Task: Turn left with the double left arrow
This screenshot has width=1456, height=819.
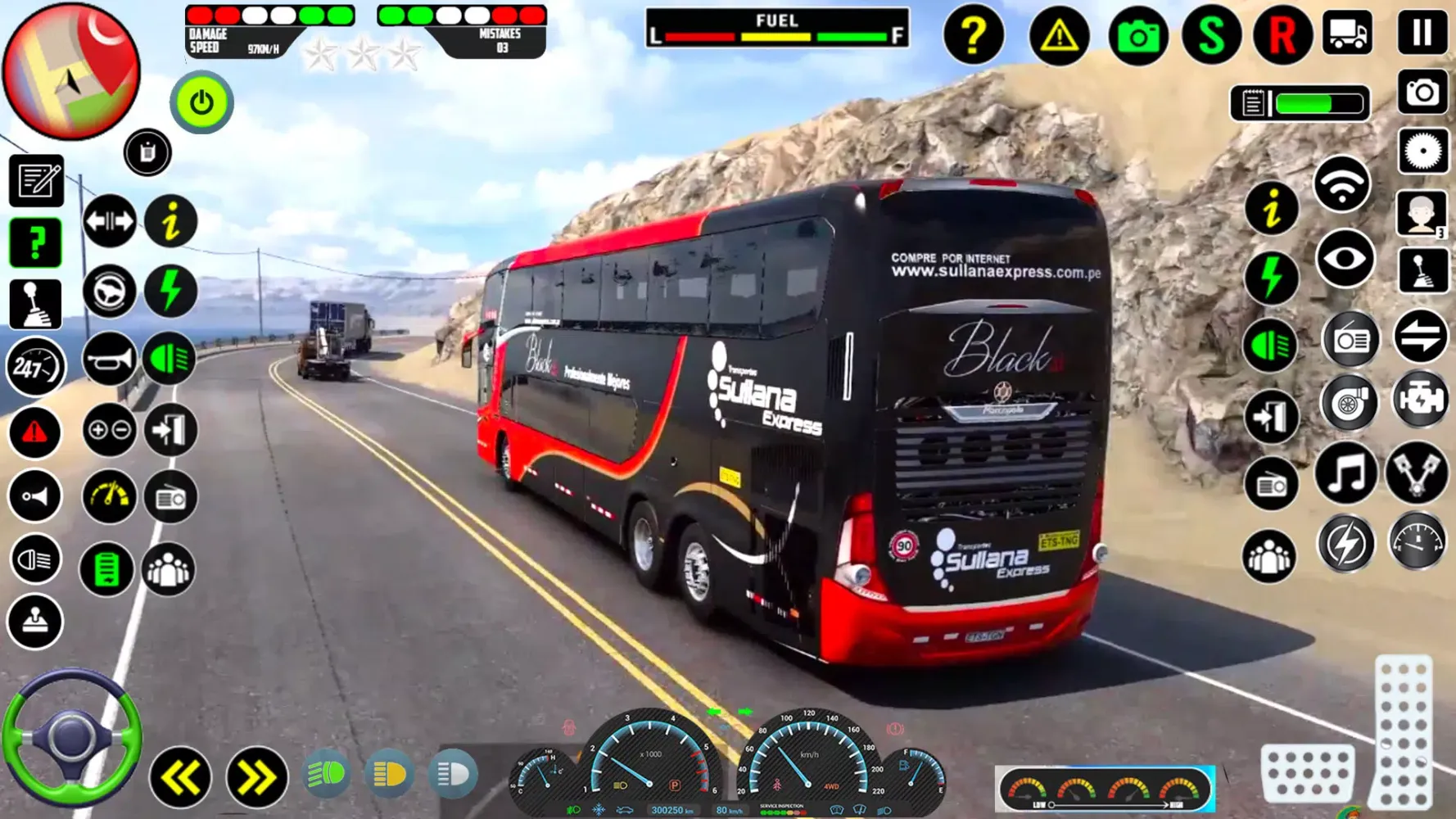Action: (x=179, y=777)
